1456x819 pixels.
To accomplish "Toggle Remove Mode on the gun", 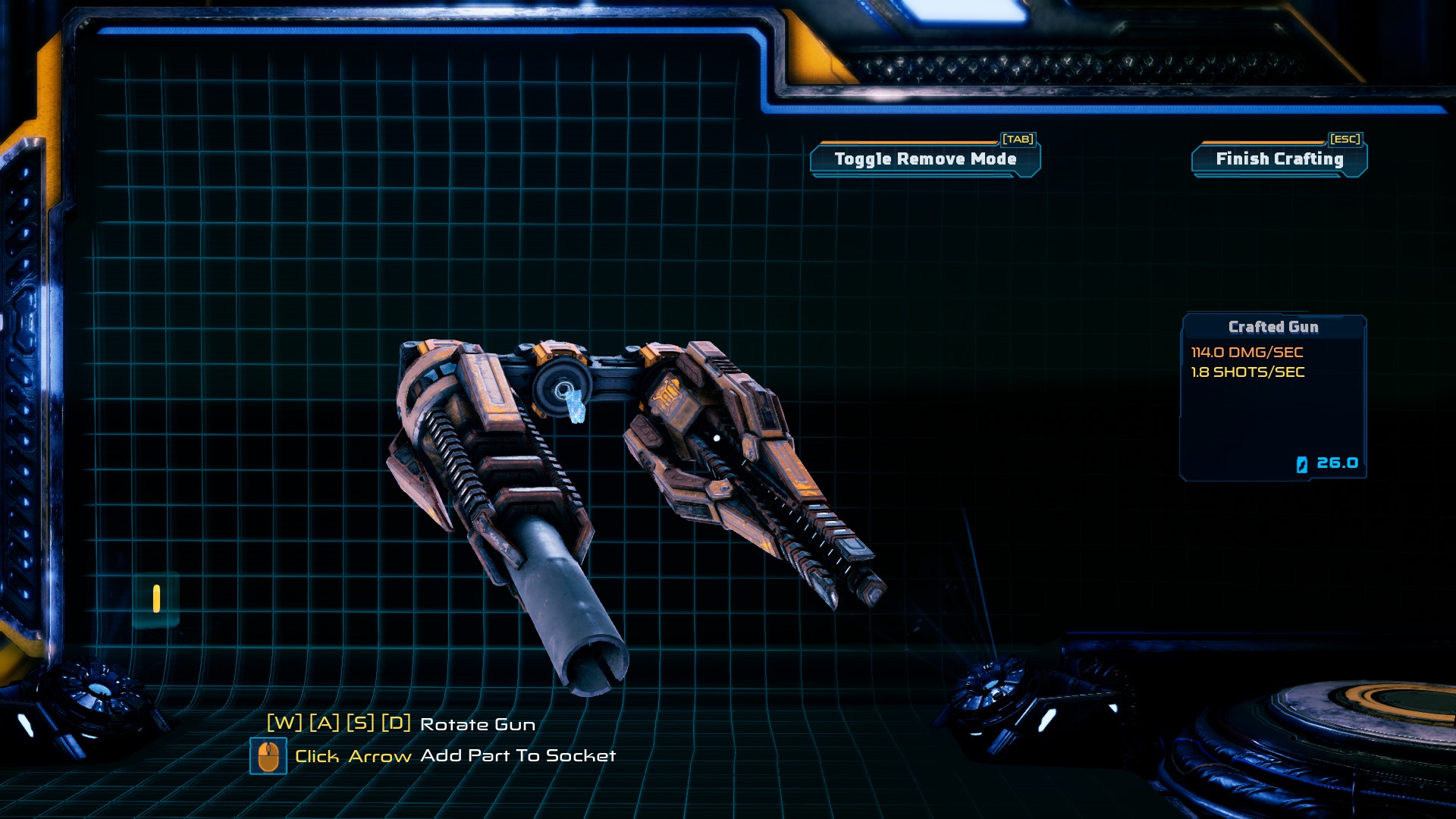I will 925,159.
